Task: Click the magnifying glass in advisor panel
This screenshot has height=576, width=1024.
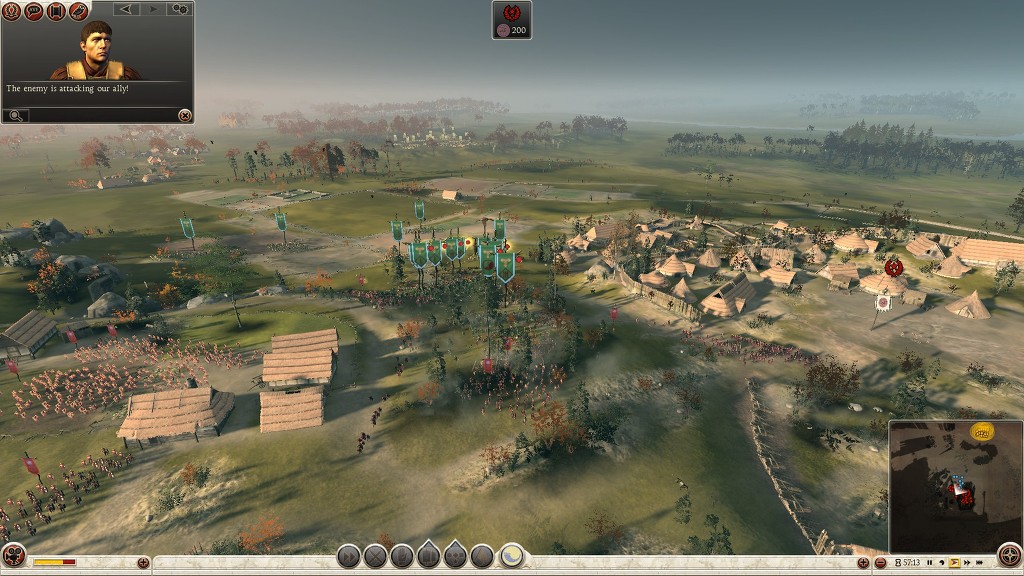Action: [15, 115]
